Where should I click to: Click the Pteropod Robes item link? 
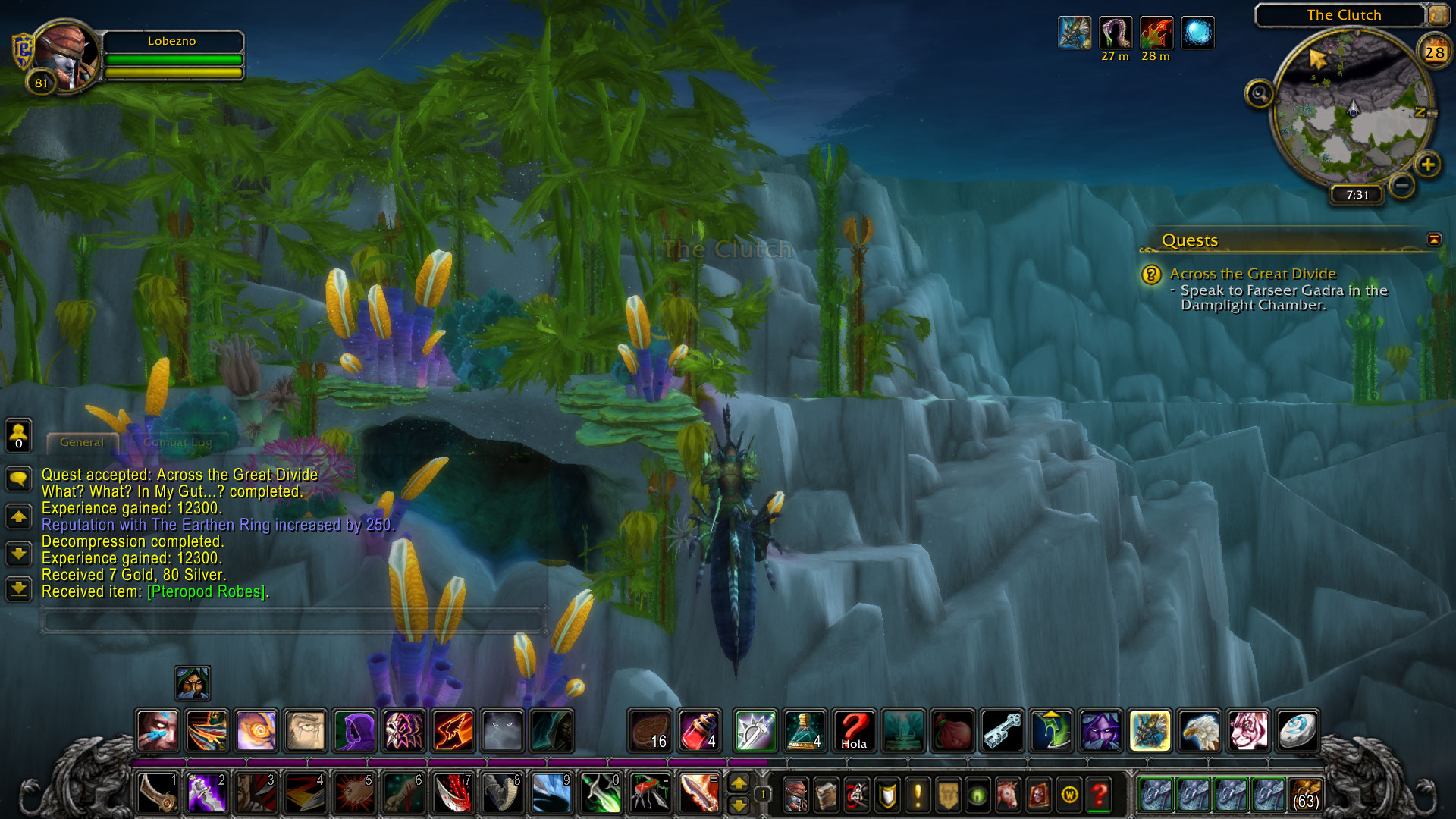[x=206, y=591]
